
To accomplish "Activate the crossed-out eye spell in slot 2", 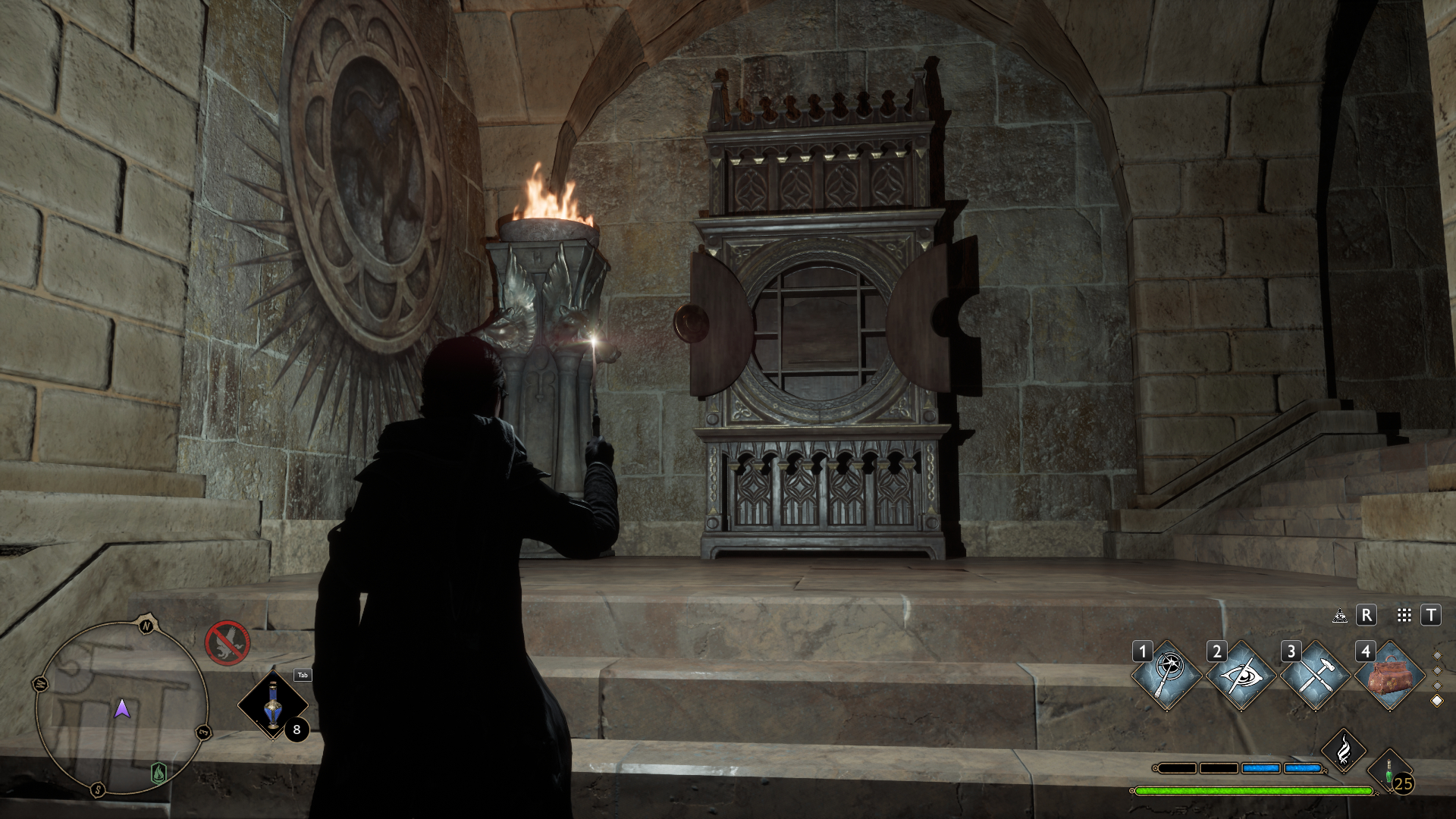I will 1241,676.
